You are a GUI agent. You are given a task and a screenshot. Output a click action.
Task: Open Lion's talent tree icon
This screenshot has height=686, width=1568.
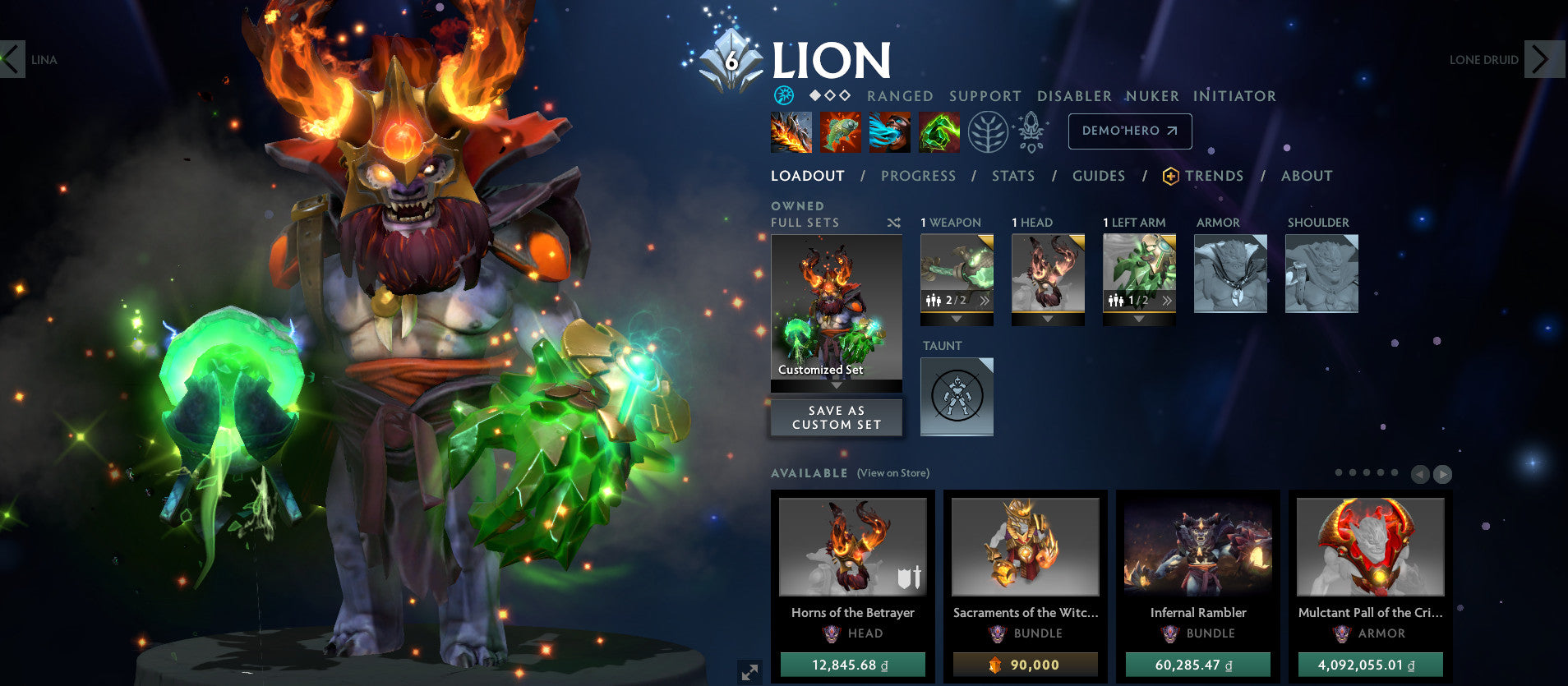pos(988,131)
